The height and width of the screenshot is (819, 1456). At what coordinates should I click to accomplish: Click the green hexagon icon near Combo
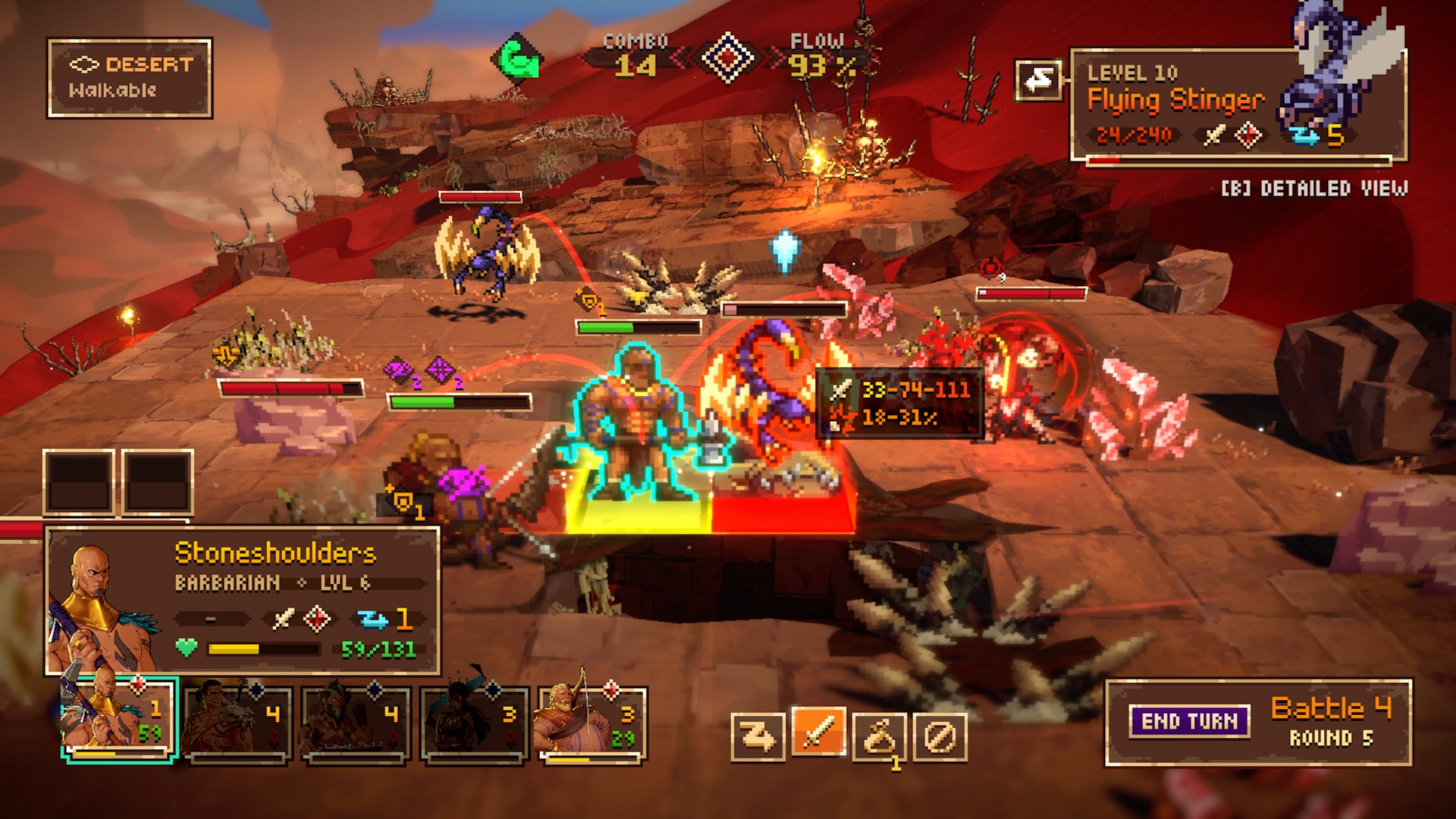[x=516, y=58]
